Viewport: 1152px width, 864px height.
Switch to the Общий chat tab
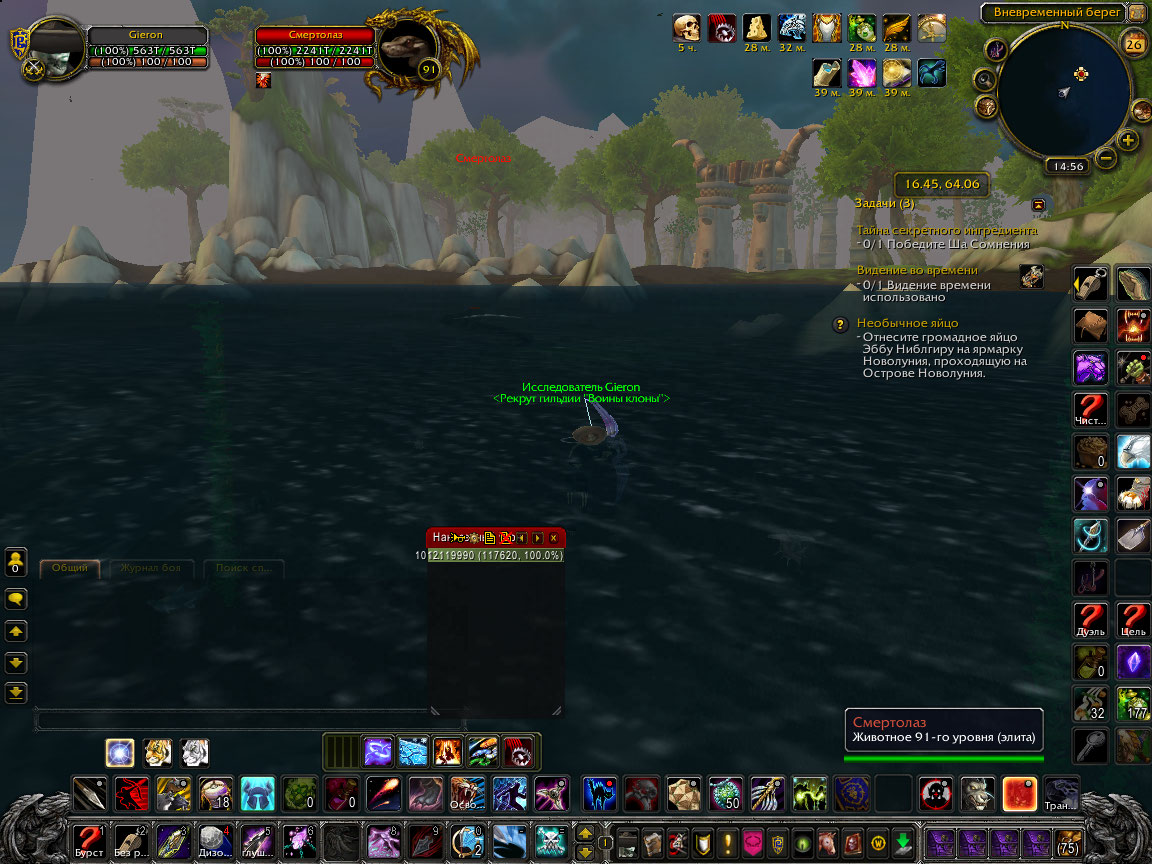point(70,568)
